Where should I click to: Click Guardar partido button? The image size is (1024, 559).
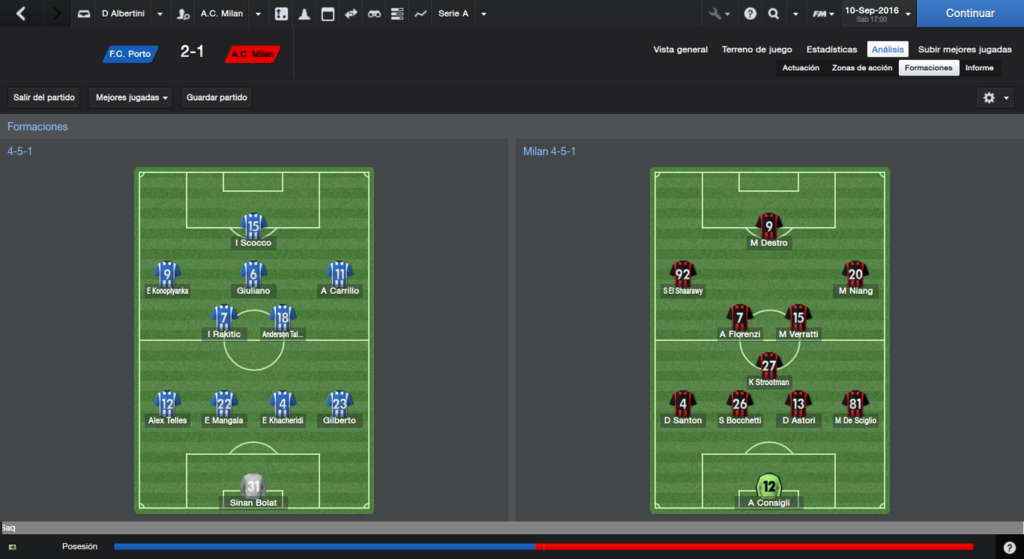(217, 97)
